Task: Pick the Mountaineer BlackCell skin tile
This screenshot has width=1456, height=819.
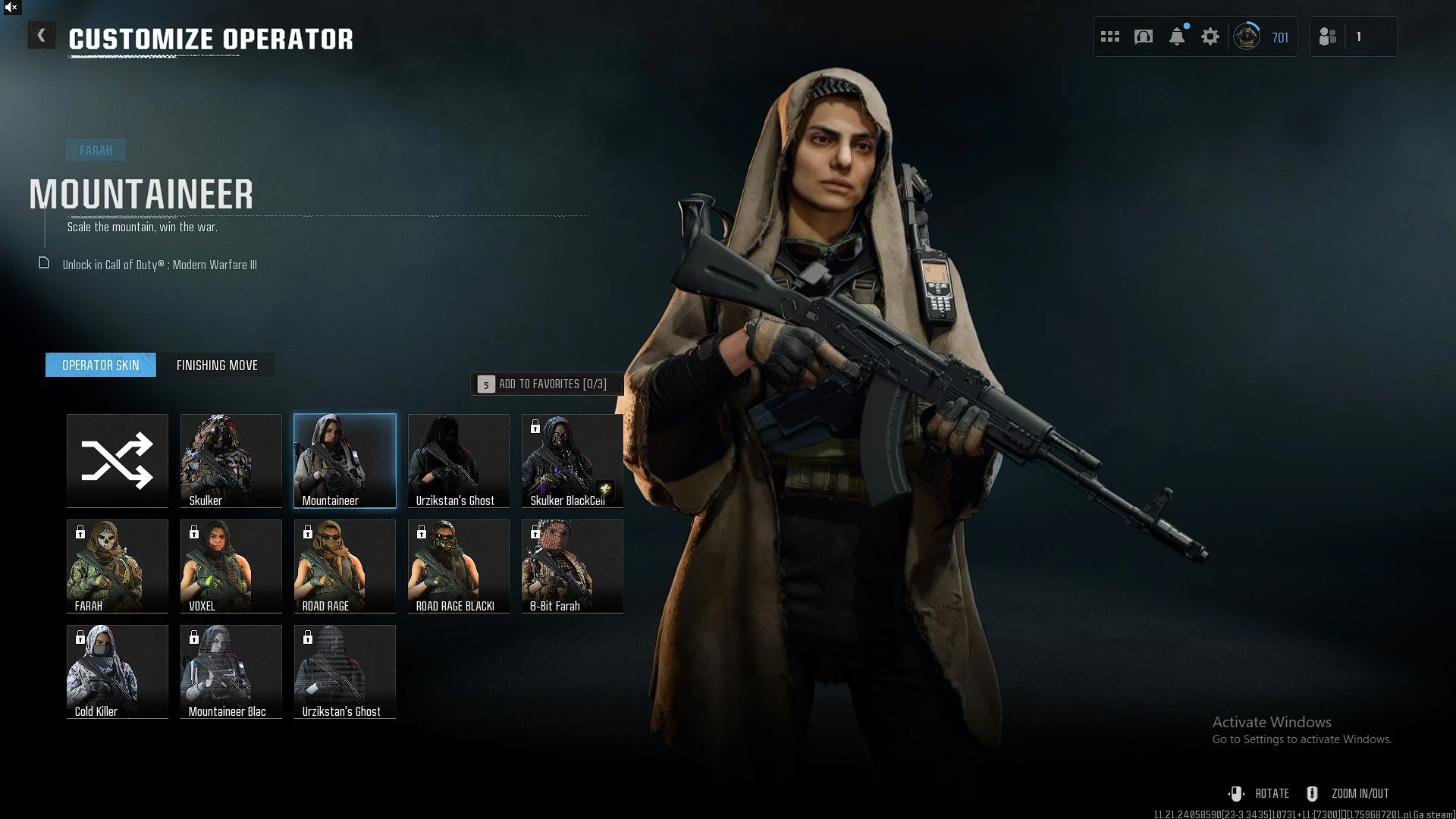Action: [231, 671]
